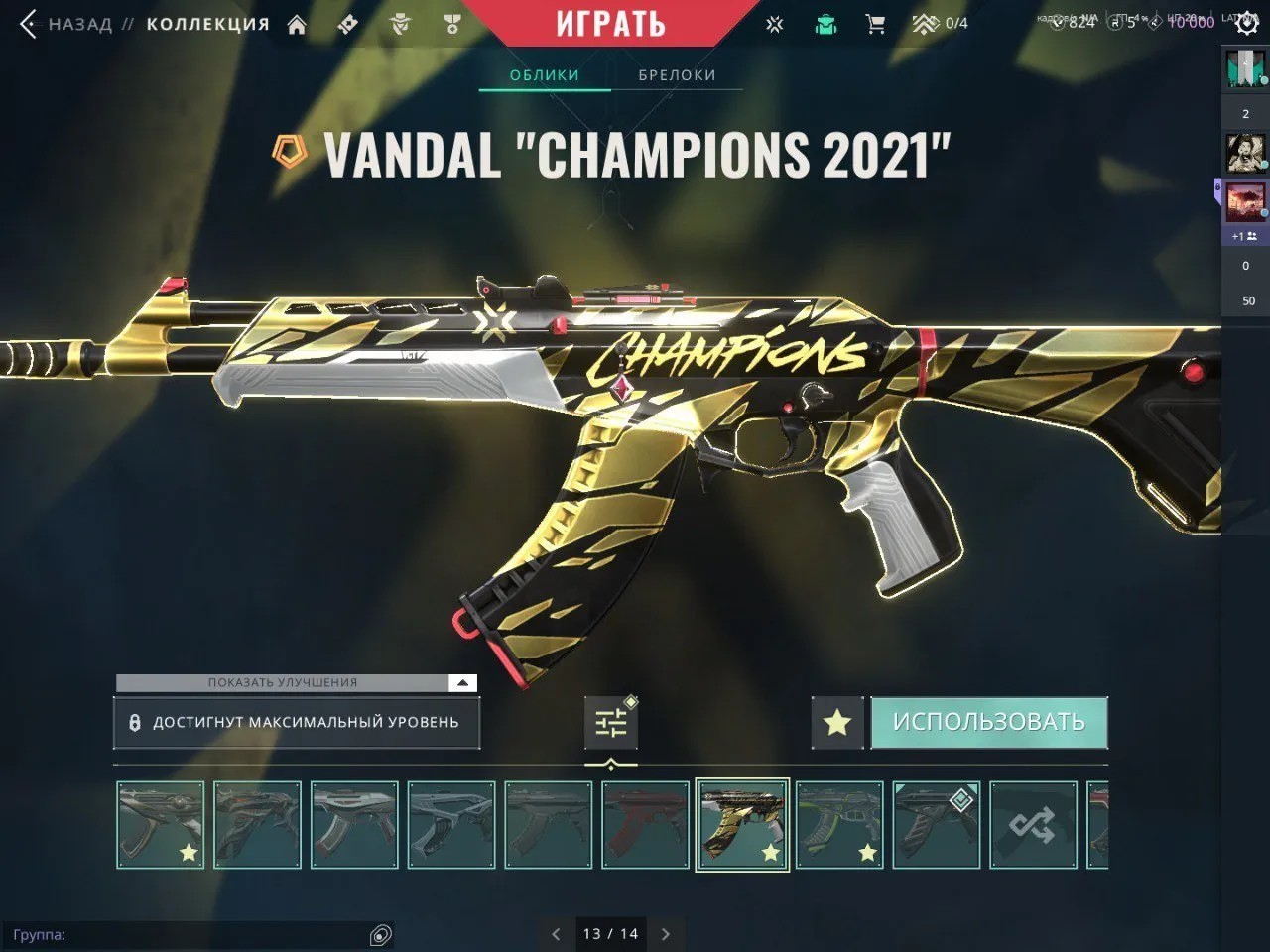Image resolution: width=1270 pixels, height=952 pixels.
Task: Expand the ПОКАЗАТЬ УЛУЧШЕНИЯ panel arrow
Action: click(461, 682)
